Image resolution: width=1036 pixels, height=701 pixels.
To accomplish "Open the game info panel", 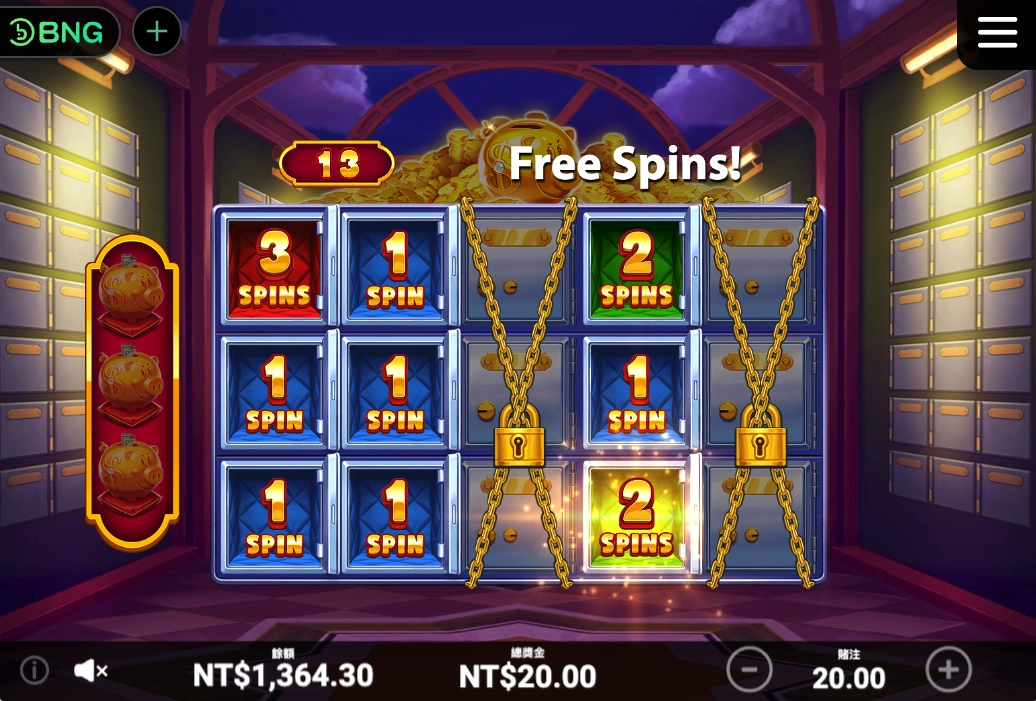I will point(34,670).
